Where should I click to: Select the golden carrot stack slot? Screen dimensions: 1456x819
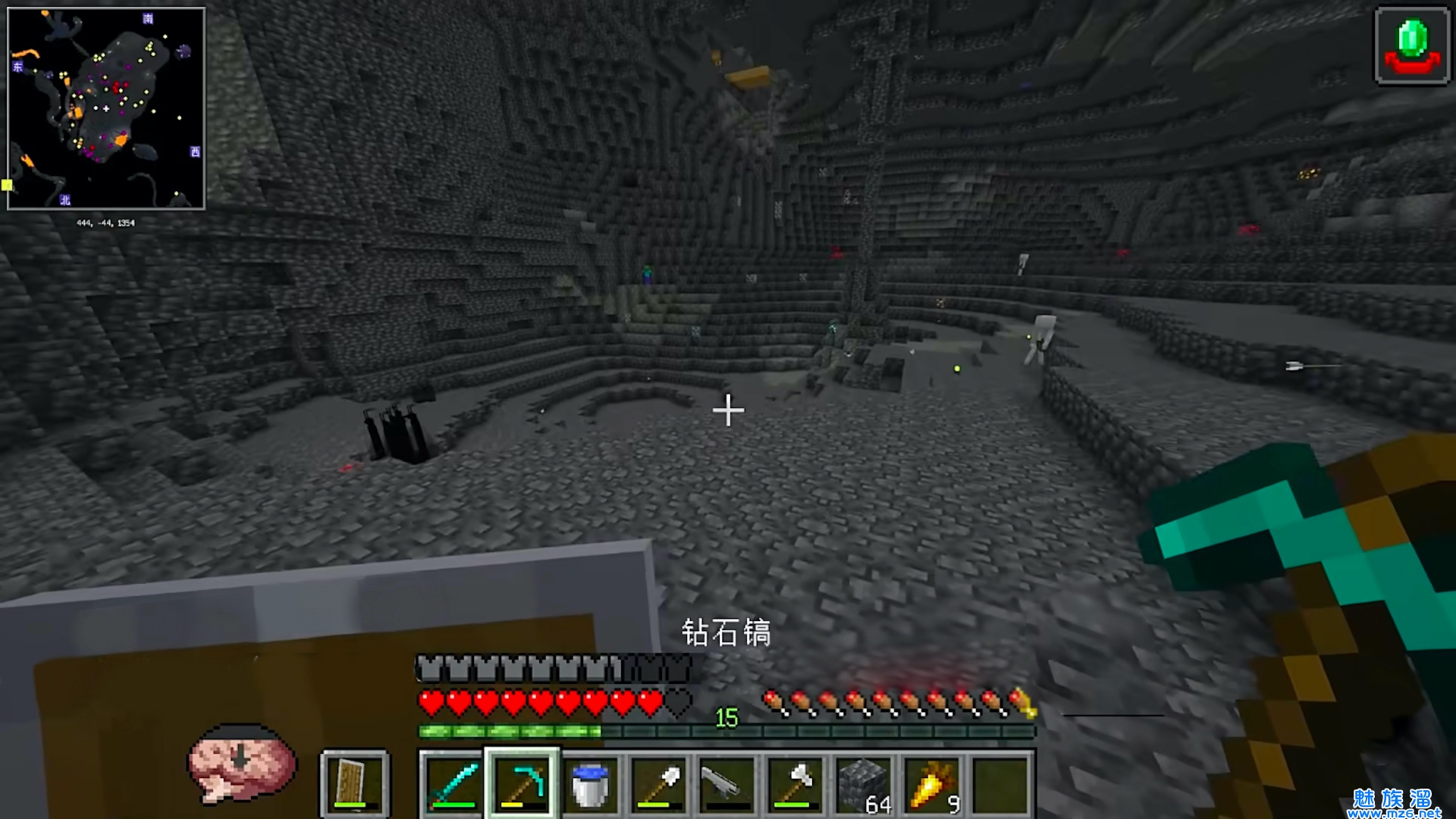[933, 784]
